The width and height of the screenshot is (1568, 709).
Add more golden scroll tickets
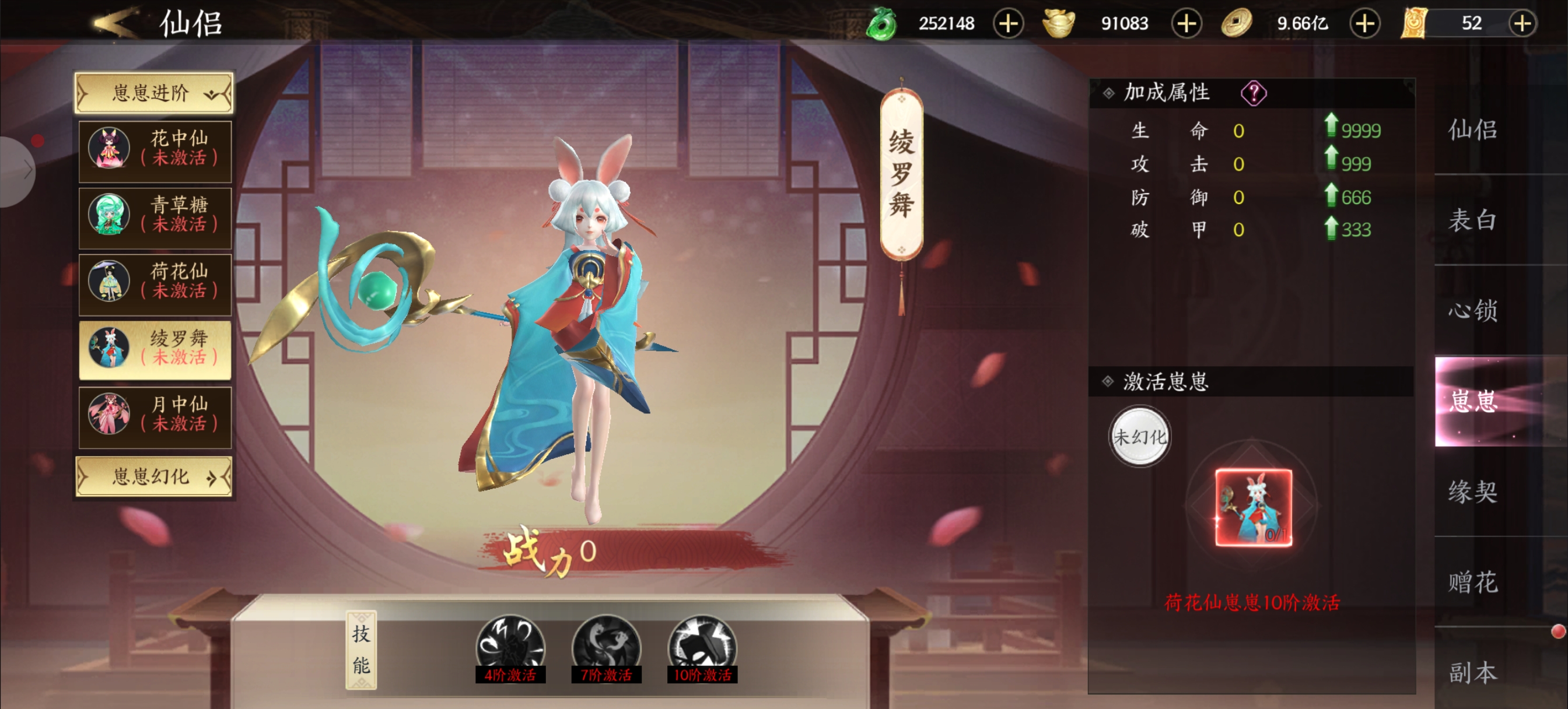coord(1522,24)
